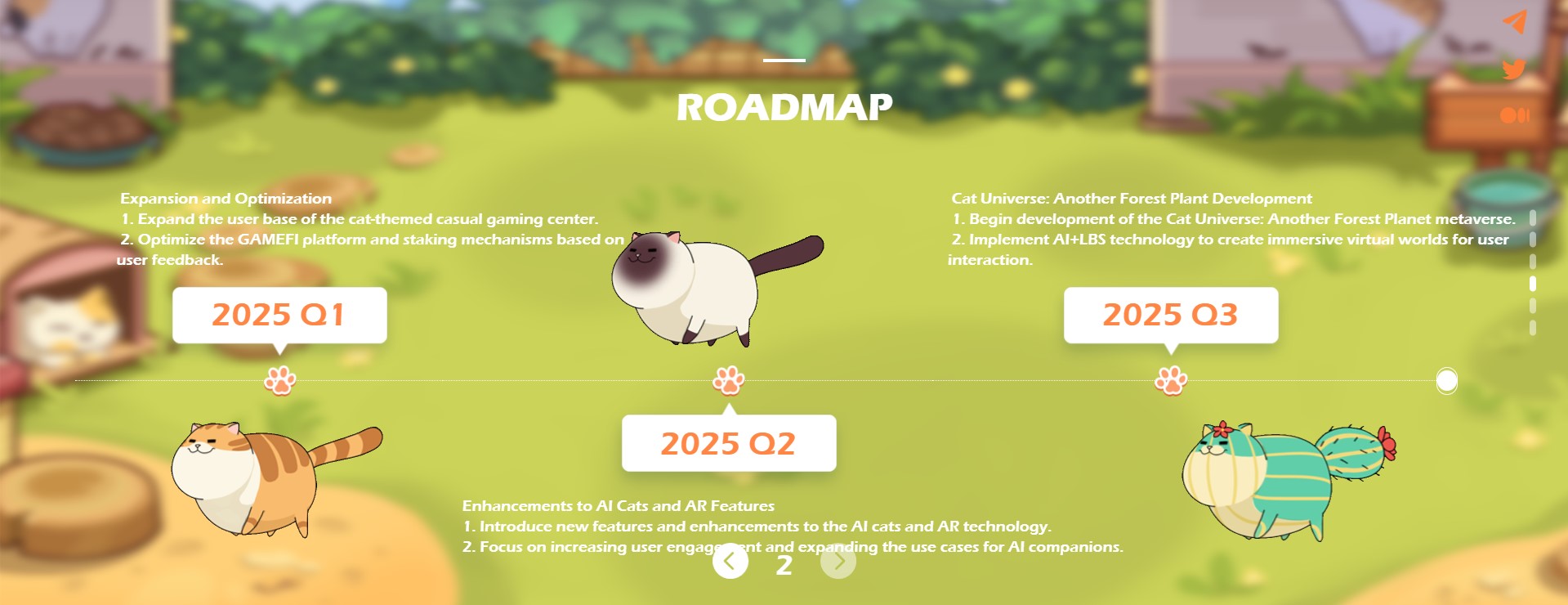Viewport: 1568px width, 605px height.
Task: Select the 2025 Q1 milestone label
Action: (x=279, y=315)
